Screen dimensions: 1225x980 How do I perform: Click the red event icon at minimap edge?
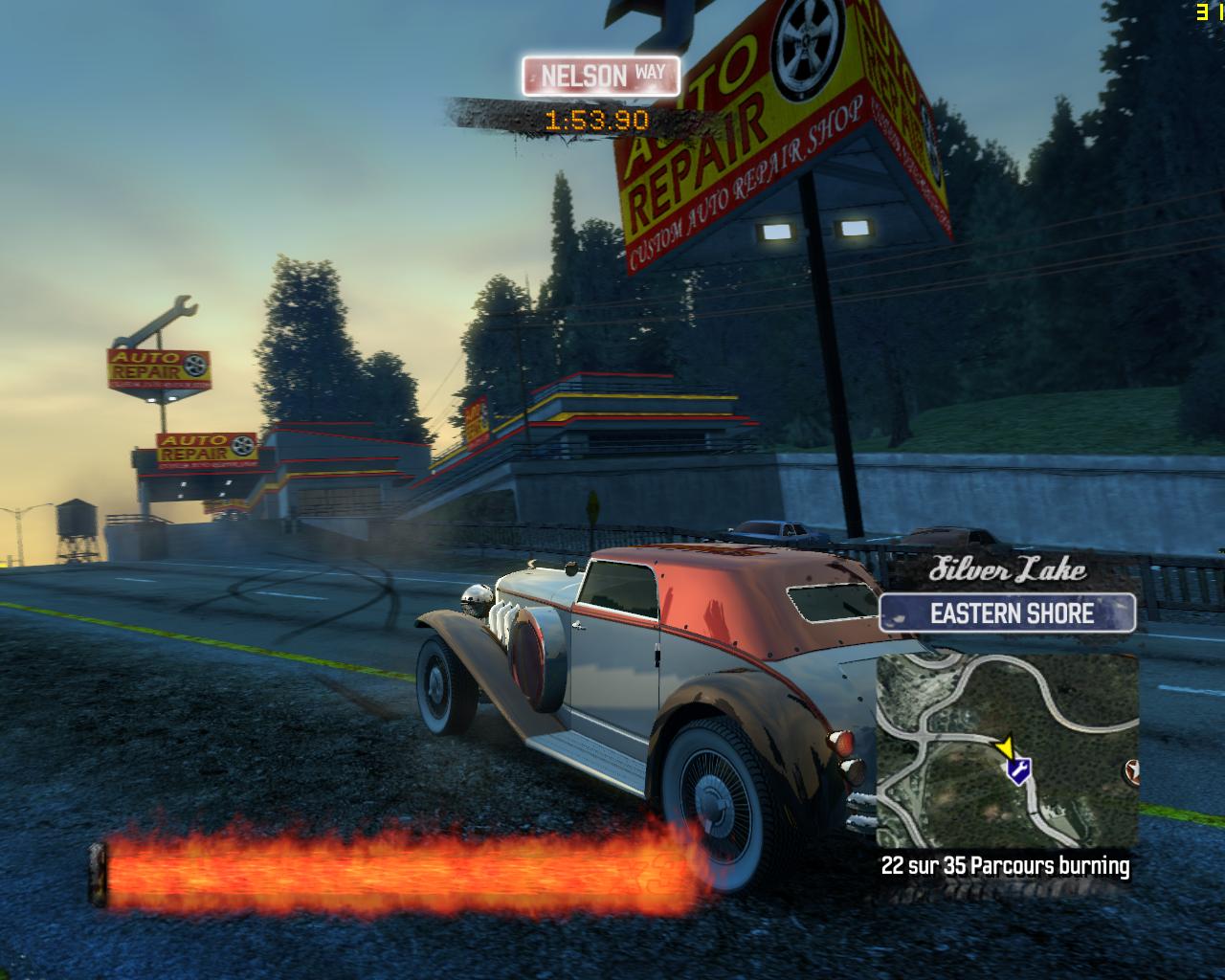1133,769
